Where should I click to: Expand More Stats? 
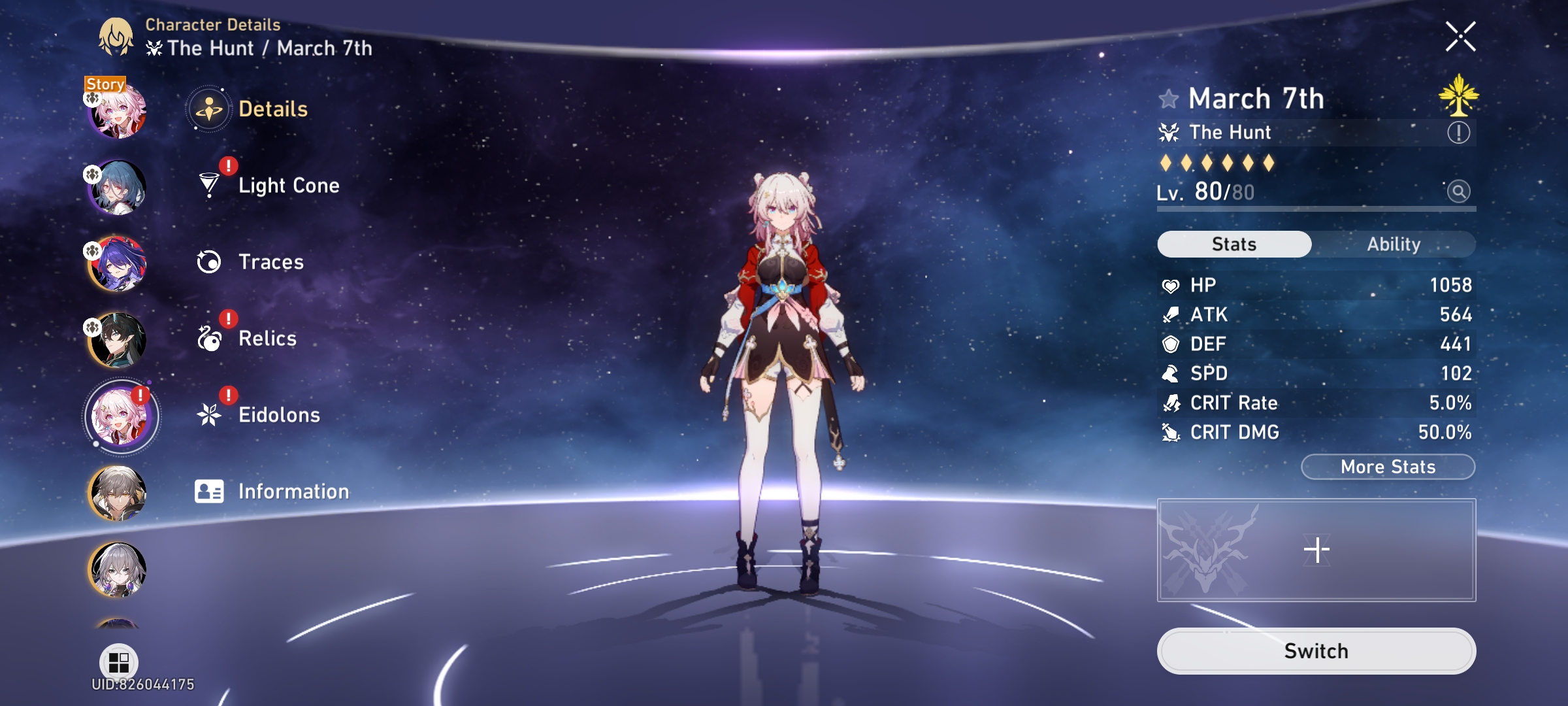[1387, 466]
